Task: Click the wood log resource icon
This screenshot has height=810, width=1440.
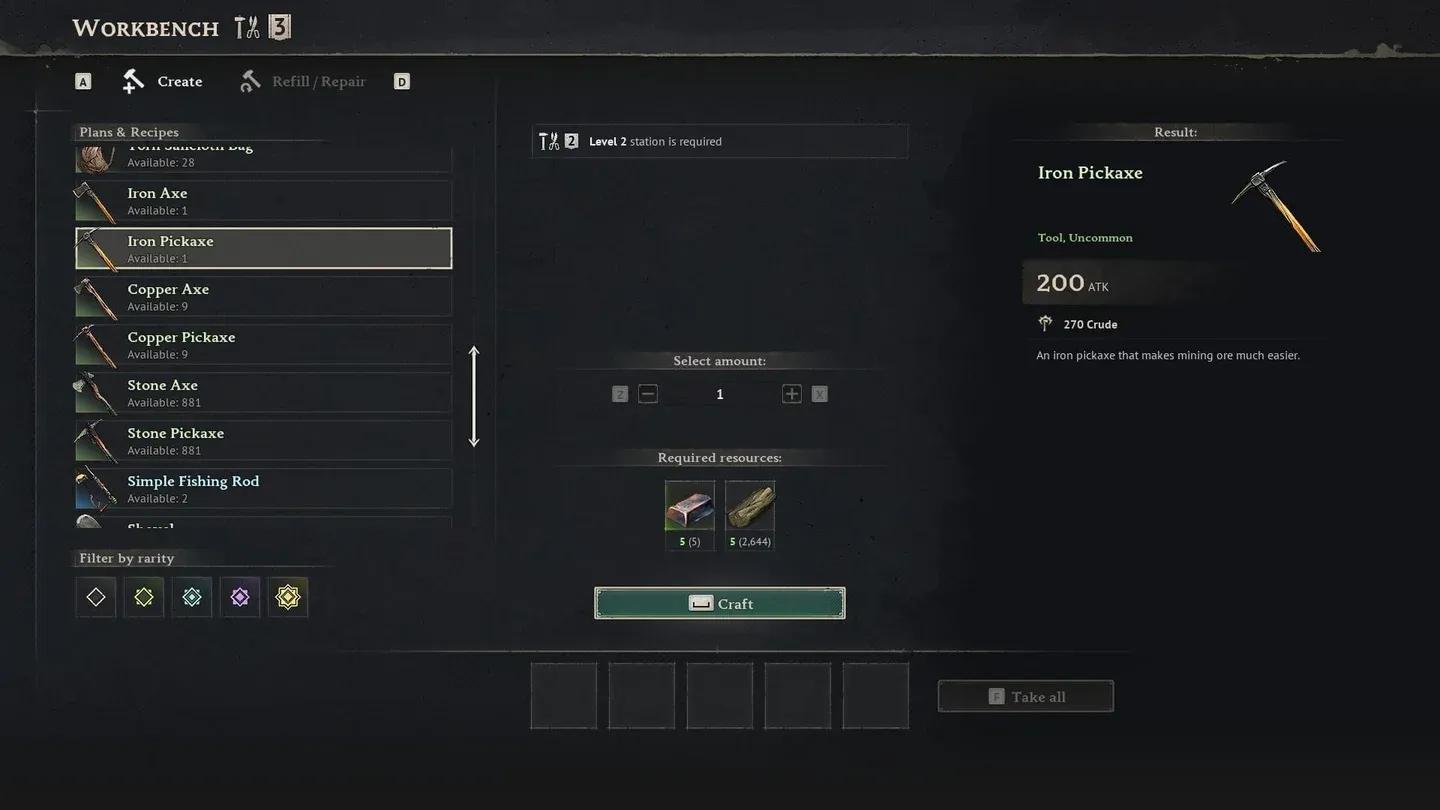Action: coord(750,506)
